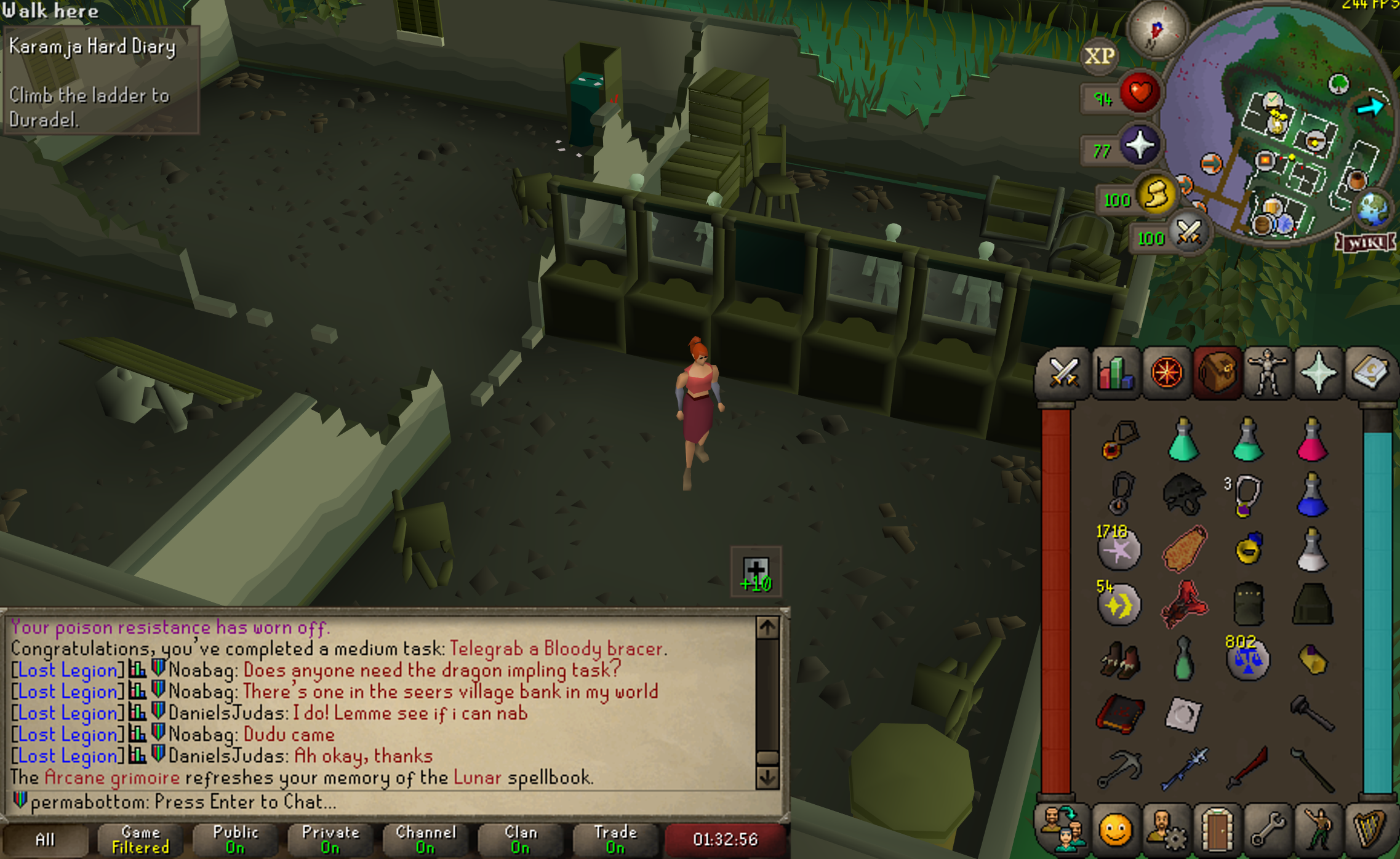Click the compass to face north
The image size is (1400, 859).
pyautogui.click(x=1156, y=30)
